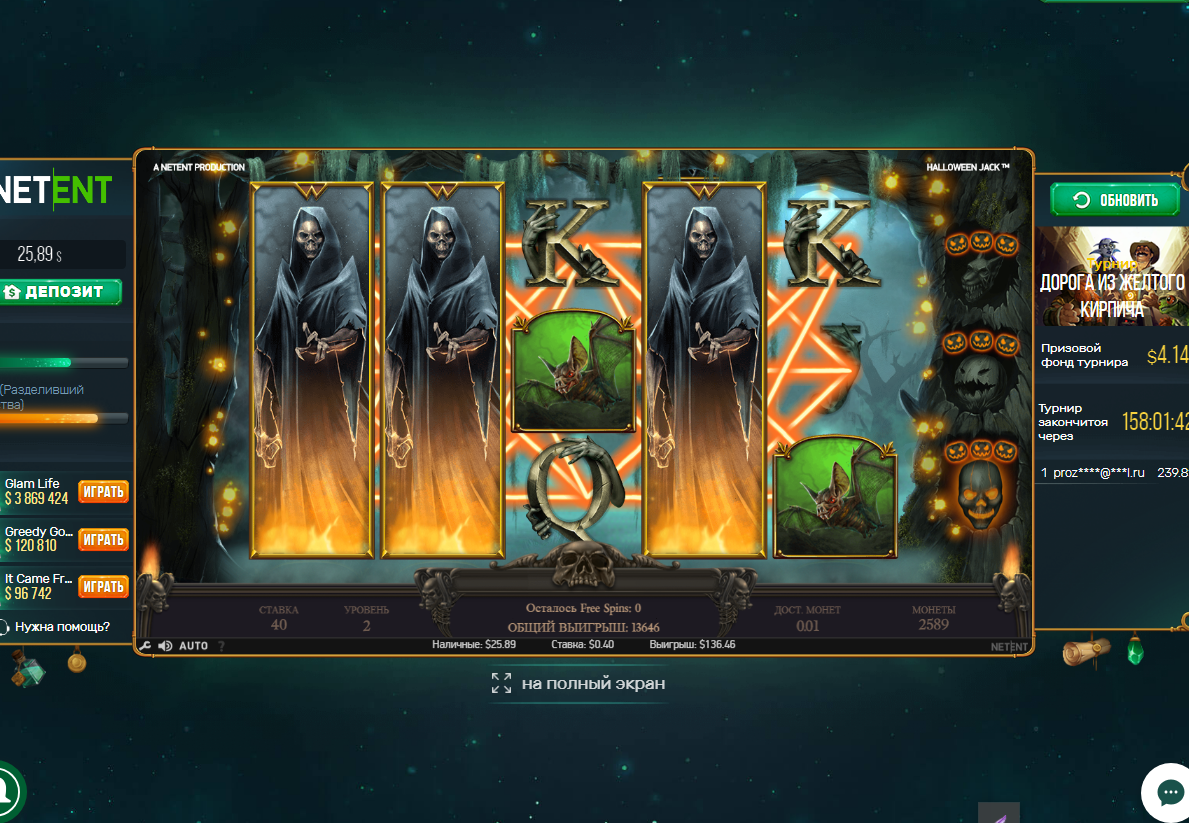Toggle the speaker sound icon
This screenshot has height=823, width=1189.
(x=165, y=646)
